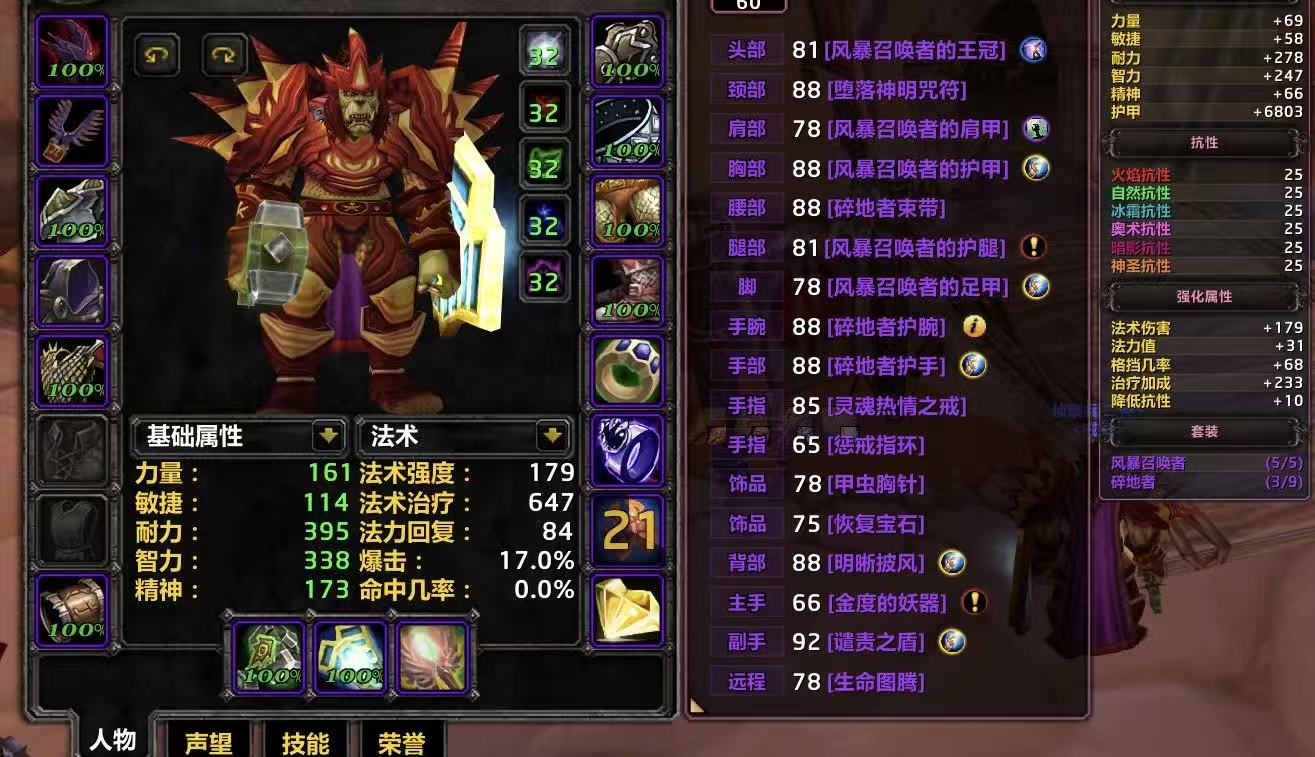Click the green ring trinket icon
1315x757 pixels.
[627, 369]
